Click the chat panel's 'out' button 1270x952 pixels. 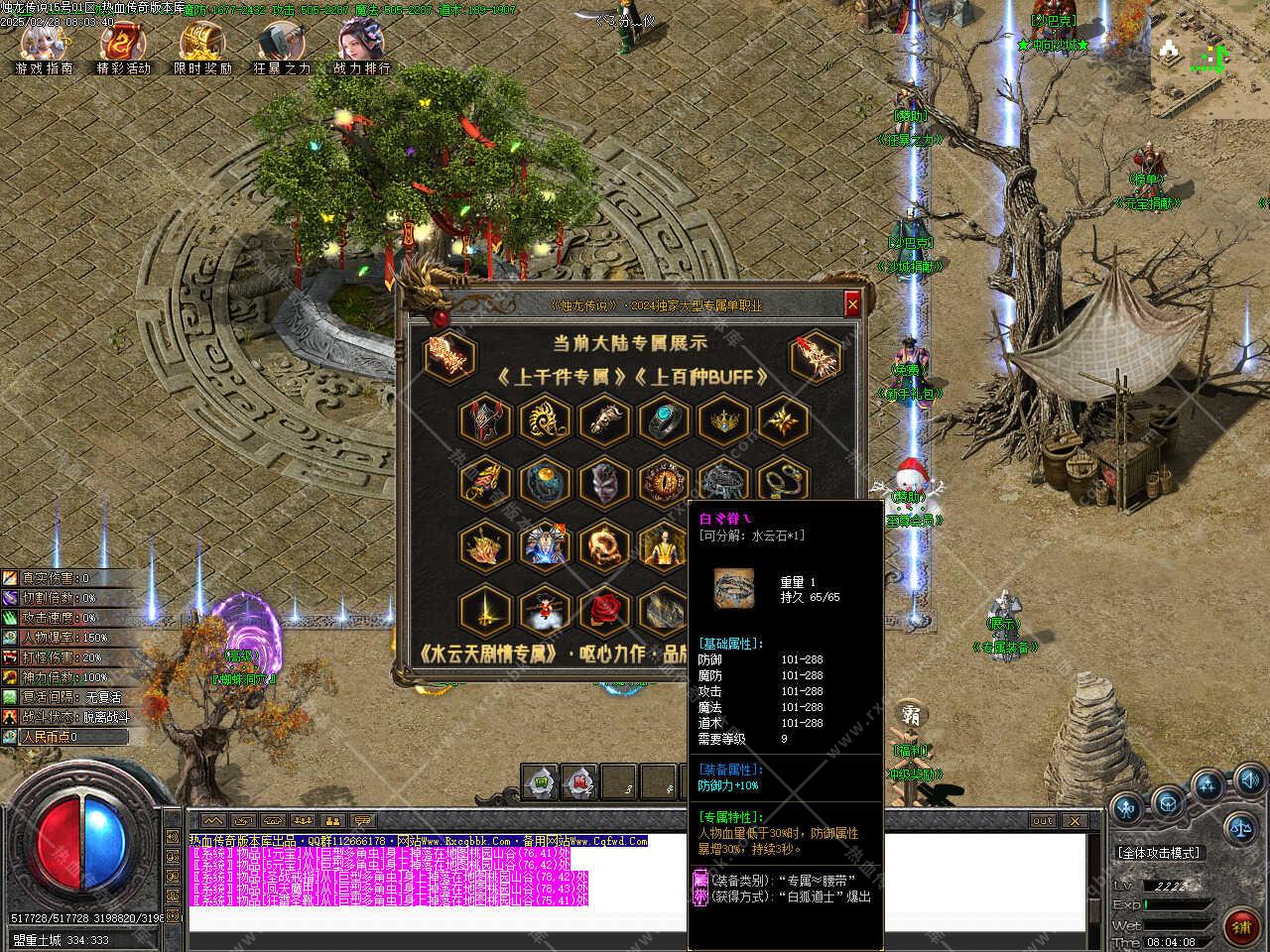point(1042,821)
